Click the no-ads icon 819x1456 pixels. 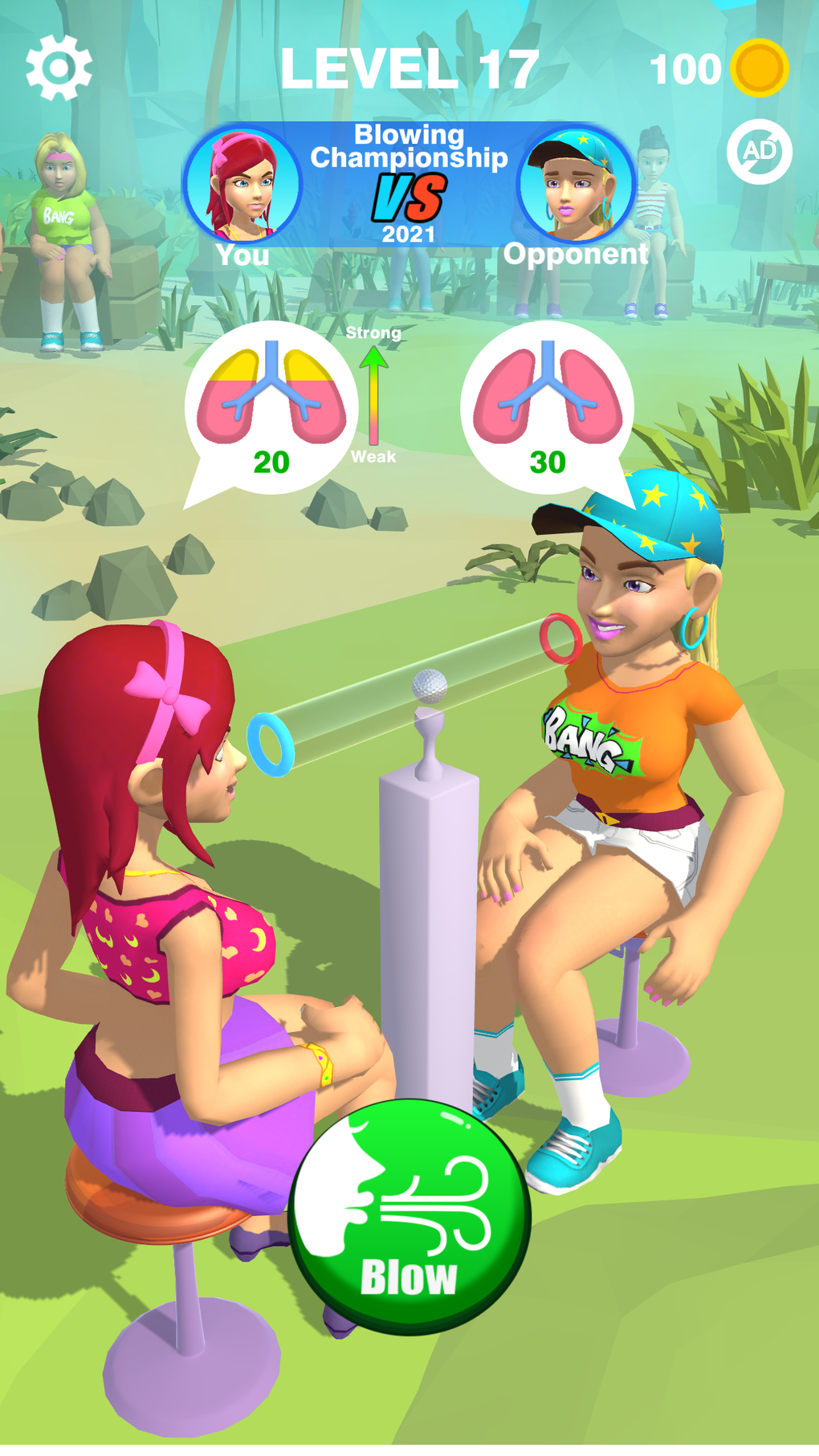pos(759,152)
